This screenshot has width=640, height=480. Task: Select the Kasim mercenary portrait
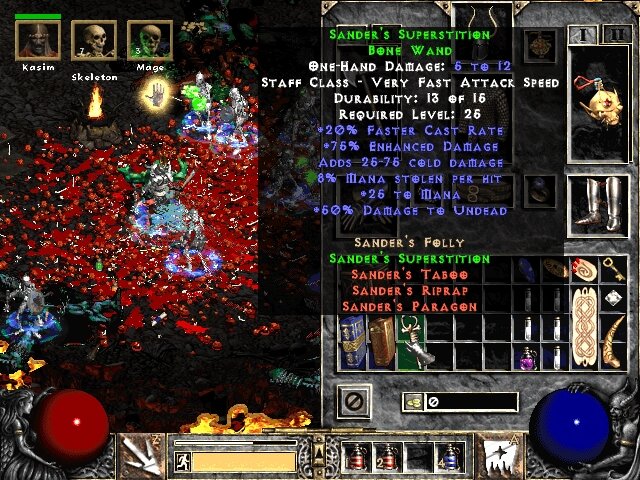click(x=37, y=41)
